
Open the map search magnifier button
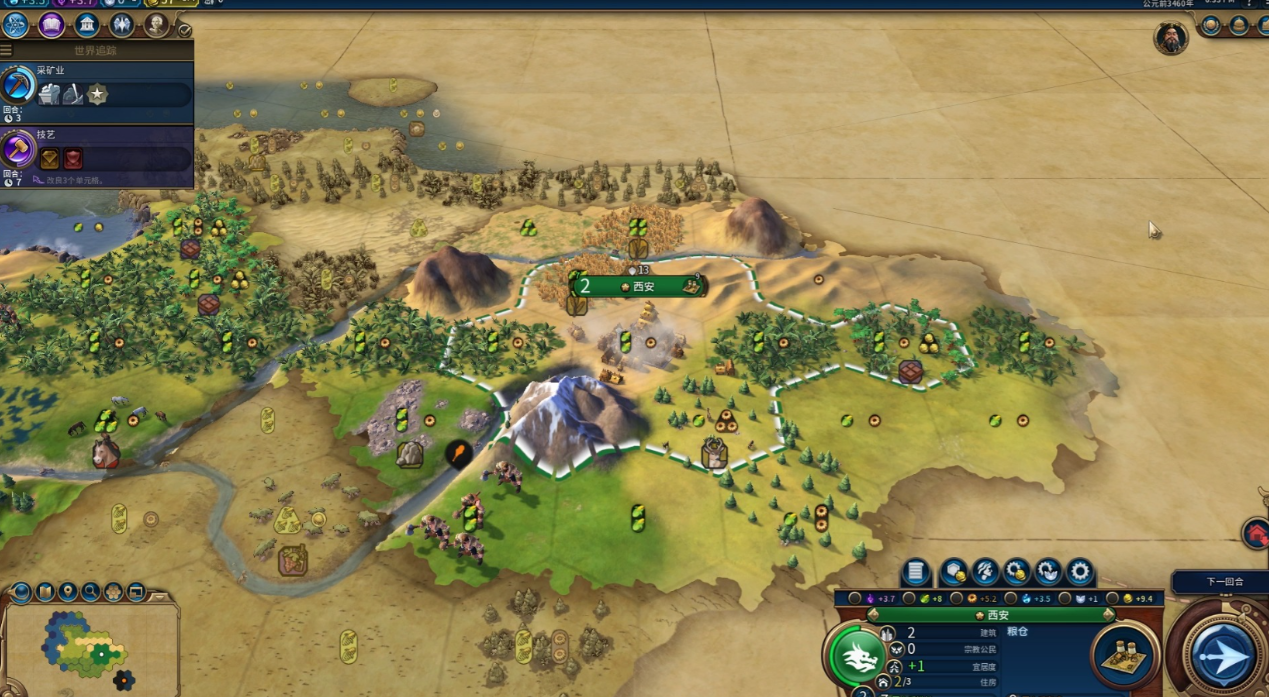(x=91, y=592)
